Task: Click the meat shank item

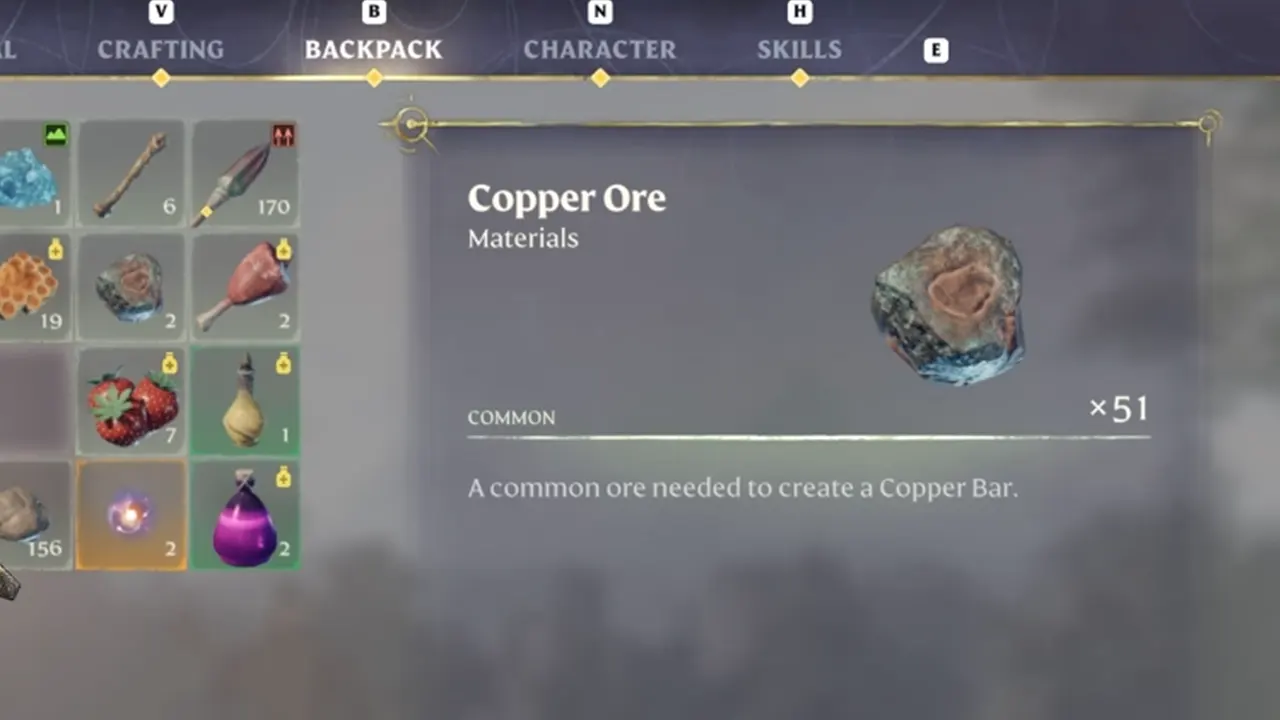Action: (244, 287)
